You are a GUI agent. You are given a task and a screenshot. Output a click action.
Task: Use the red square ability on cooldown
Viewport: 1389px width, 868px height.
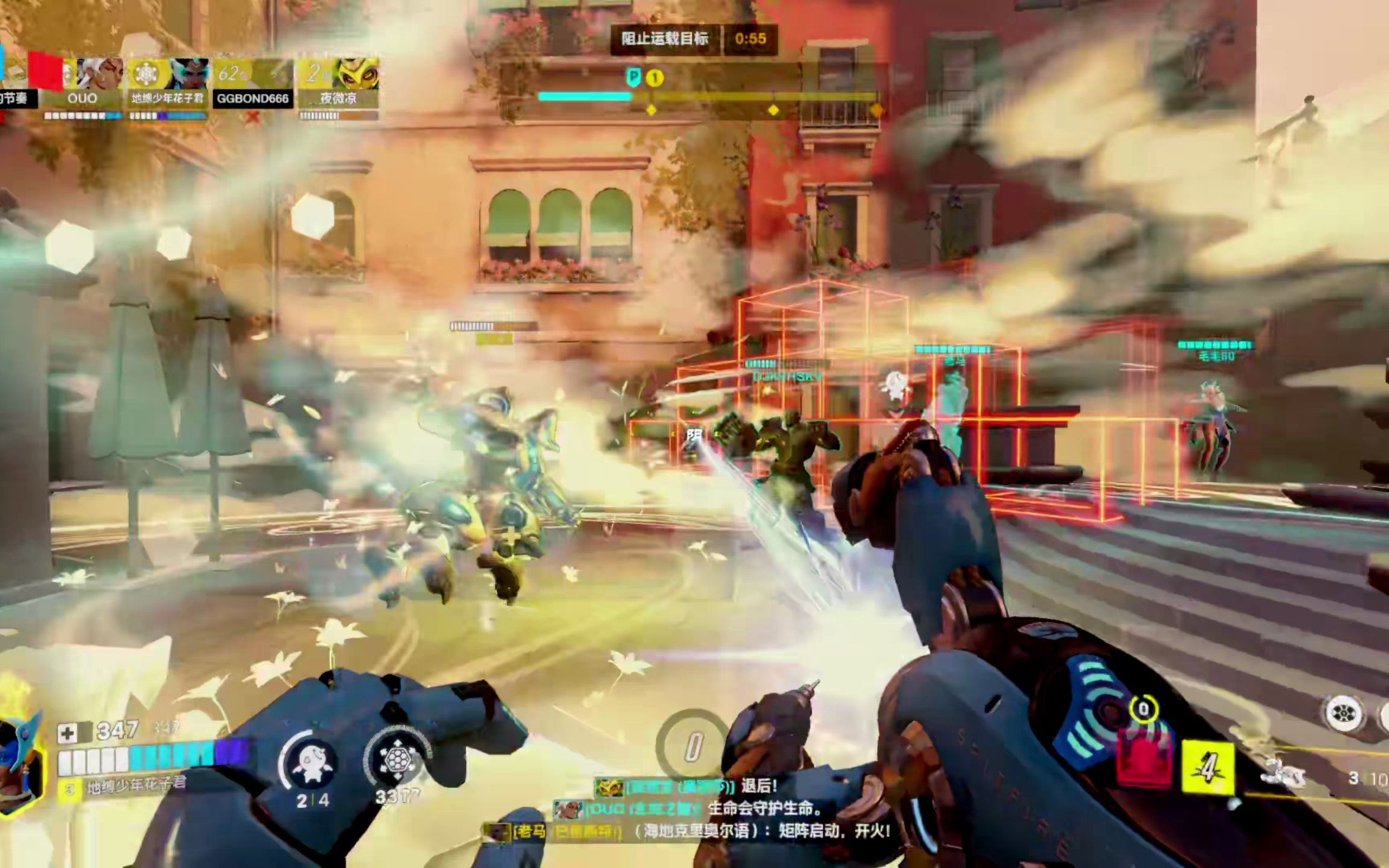(x=1144, y=762)
